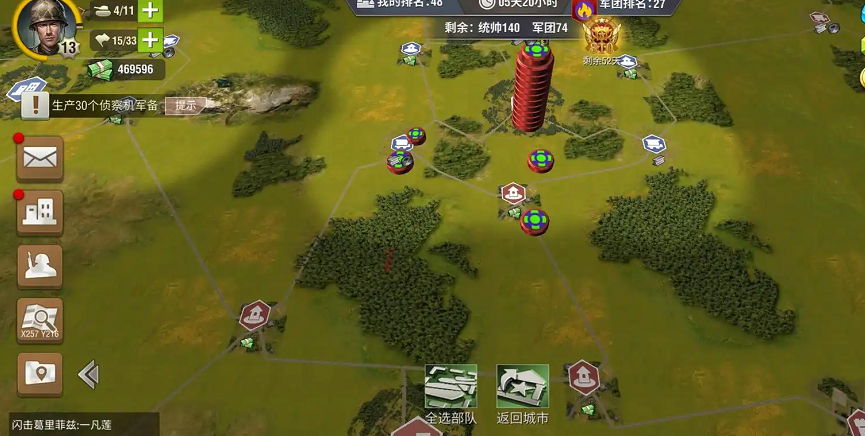
Task: Add more aircraft capacity with plus button
Action: [x=150, y=41]
